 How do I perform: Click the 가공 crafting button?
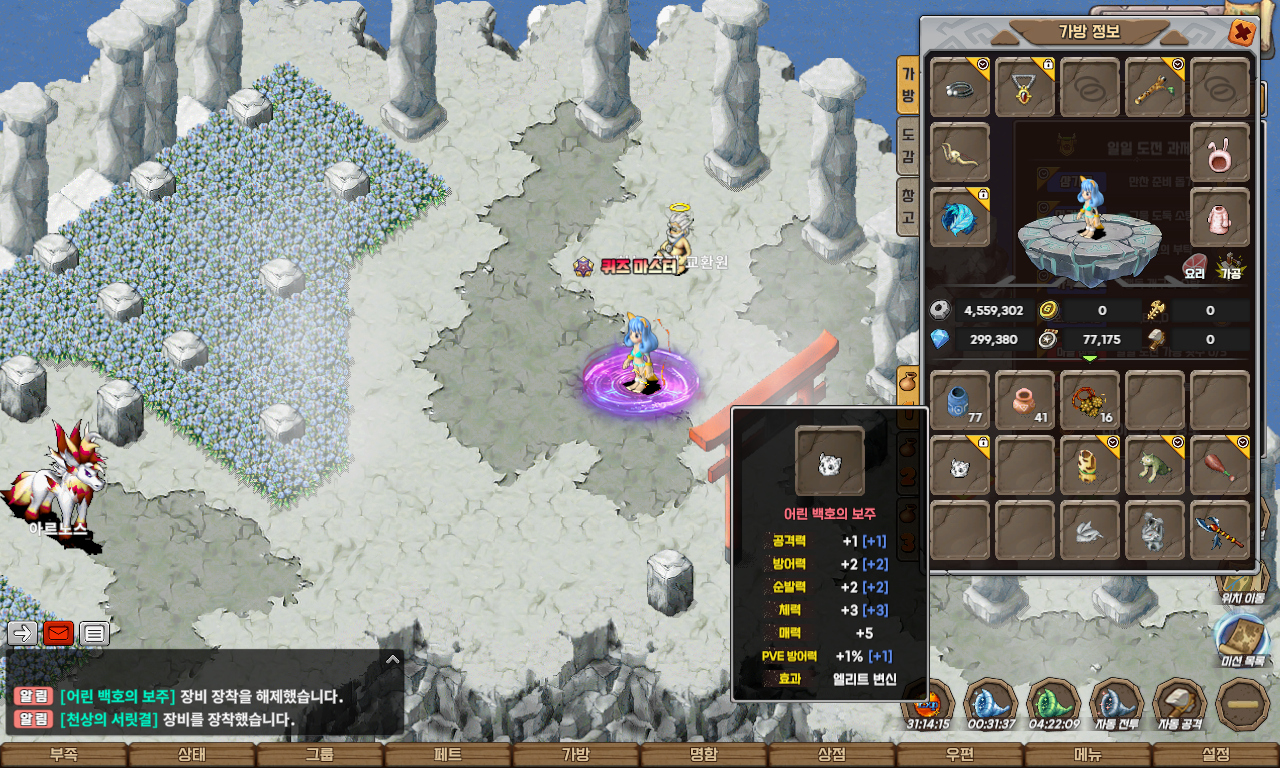[1230, 267]
